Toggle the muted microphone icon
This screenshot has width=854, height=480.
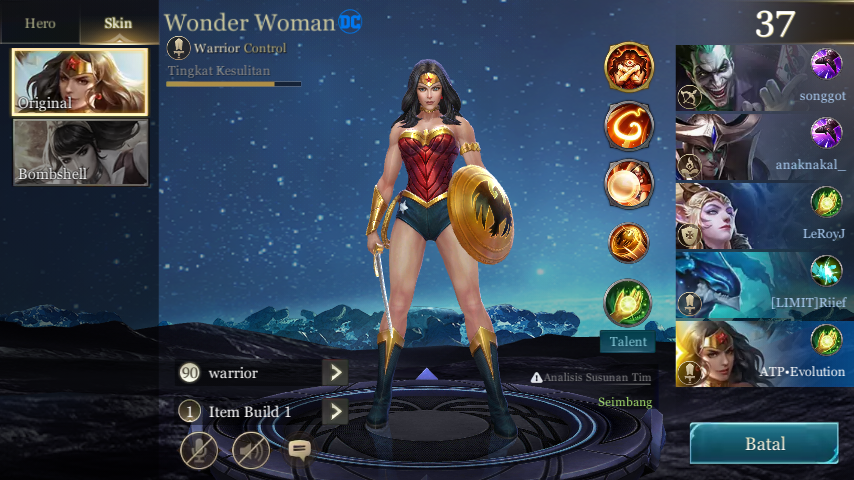pos(199,450)
